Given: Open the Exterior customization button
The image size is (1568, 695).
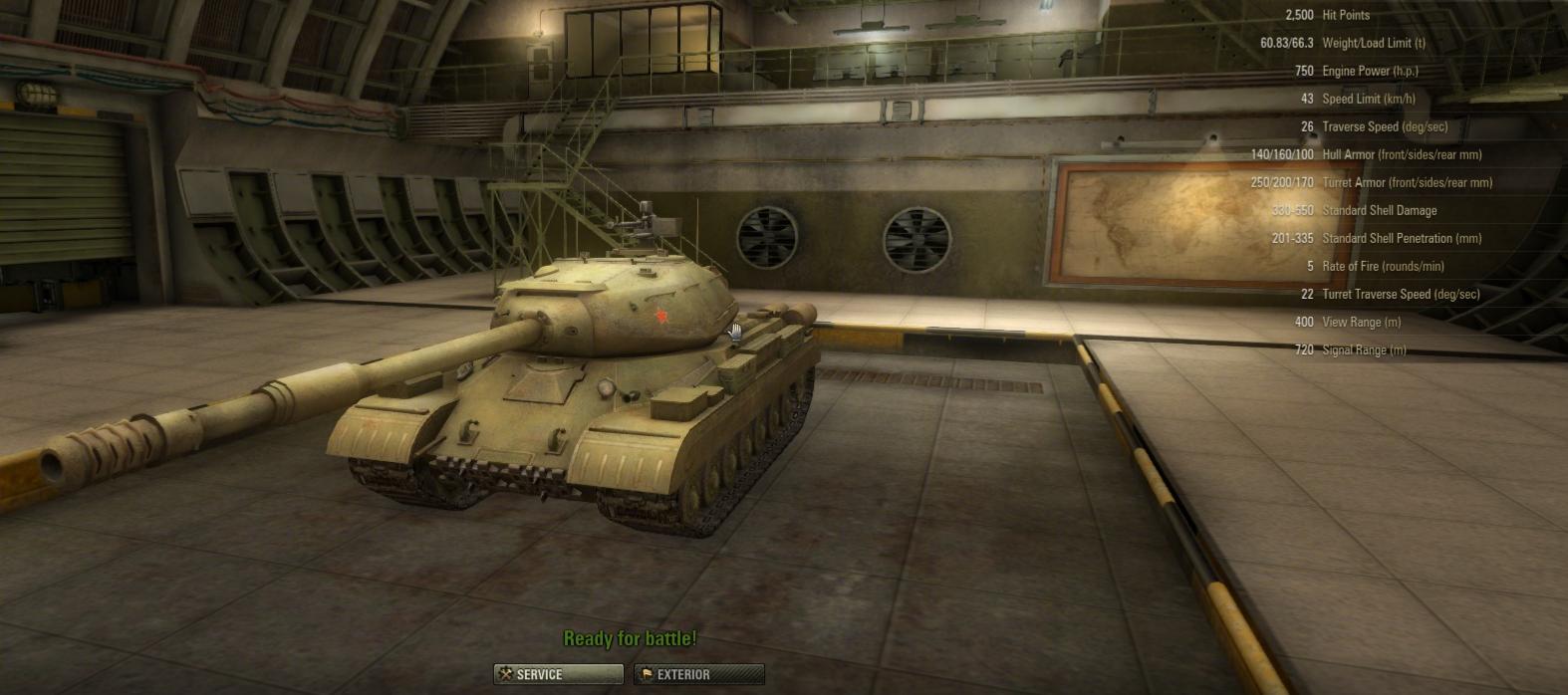Looking at the screenshot, I should [x=698, y=674].
